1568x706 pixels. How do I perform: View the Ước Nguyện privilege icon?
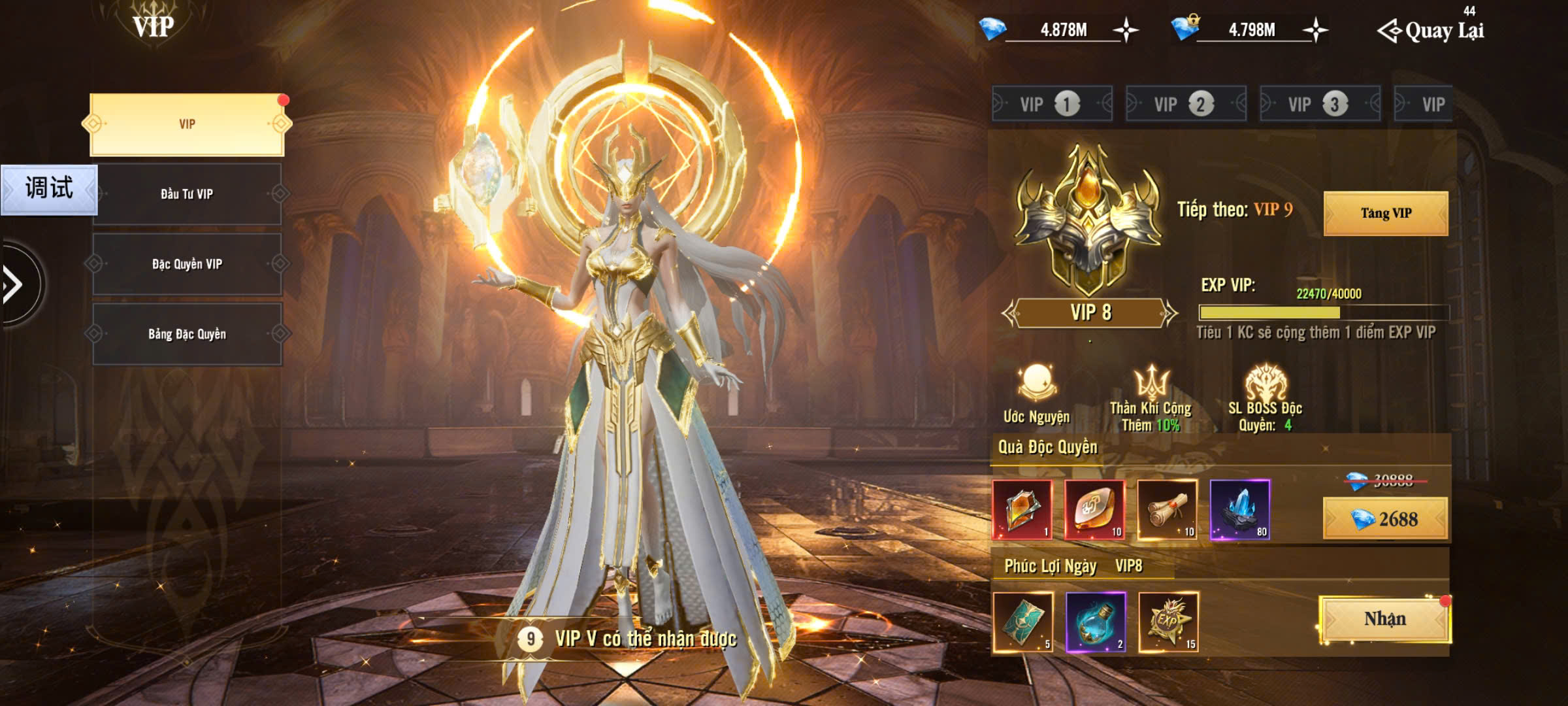pyautogui.click(x=1036, y=384)
